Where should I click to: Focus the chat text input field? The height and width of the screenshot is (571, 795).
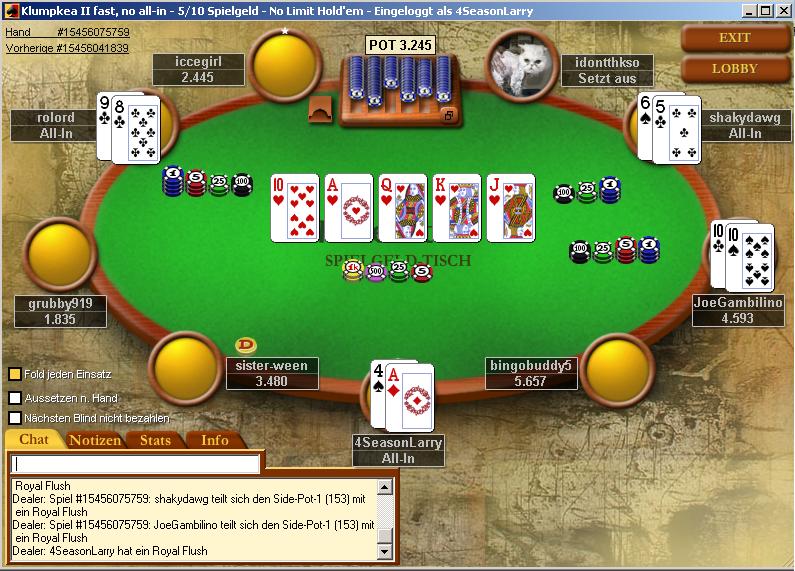pyautogui.click(x=136, y=464)
